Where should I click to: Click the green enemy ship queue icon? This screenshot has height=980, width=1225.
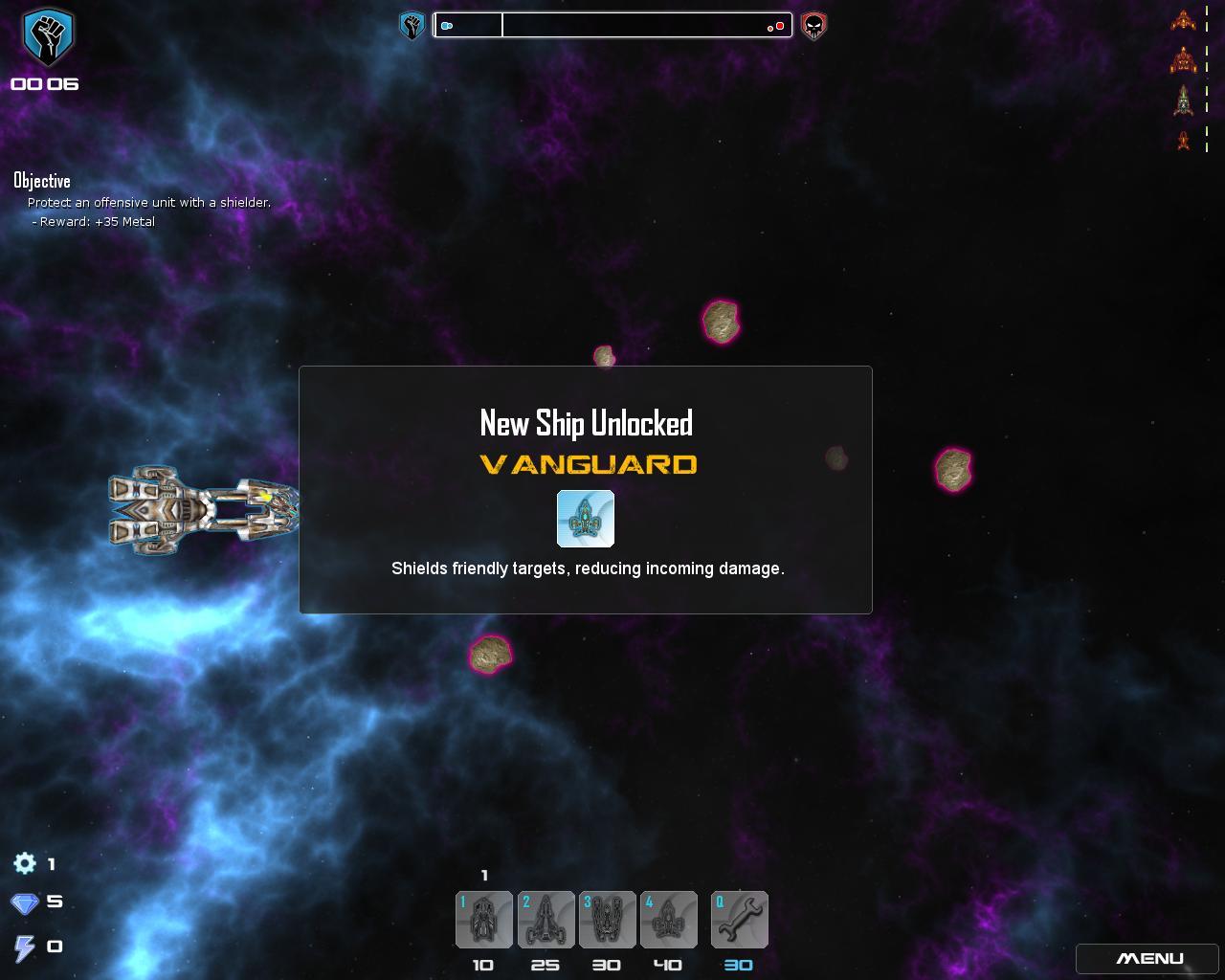[1184, 100]
